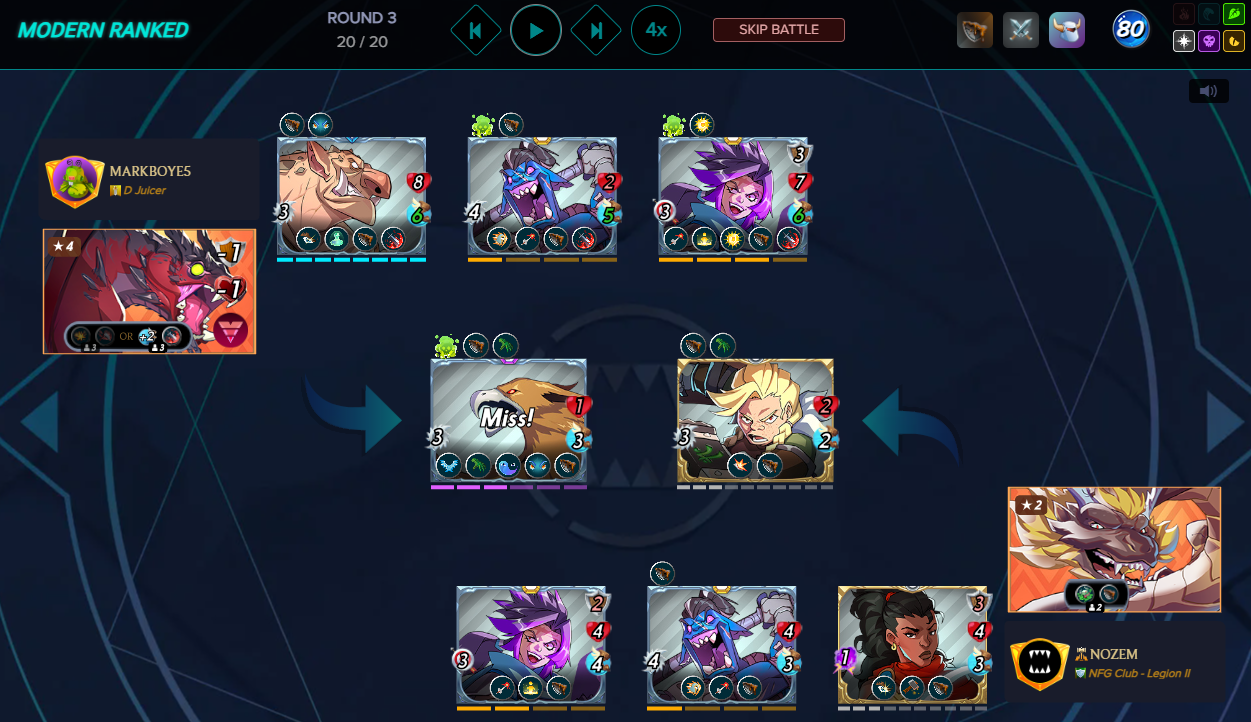
Task: Jump back to the previous round
Action: coord(475,30)
